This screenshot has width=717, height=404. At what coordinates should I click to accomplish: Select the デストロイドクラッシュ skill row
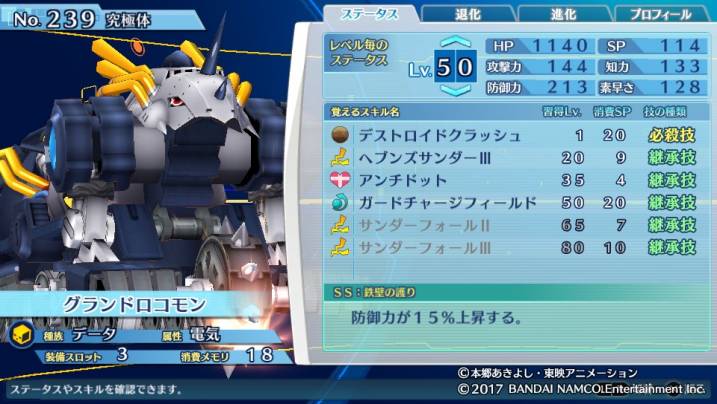coord(514,135)
